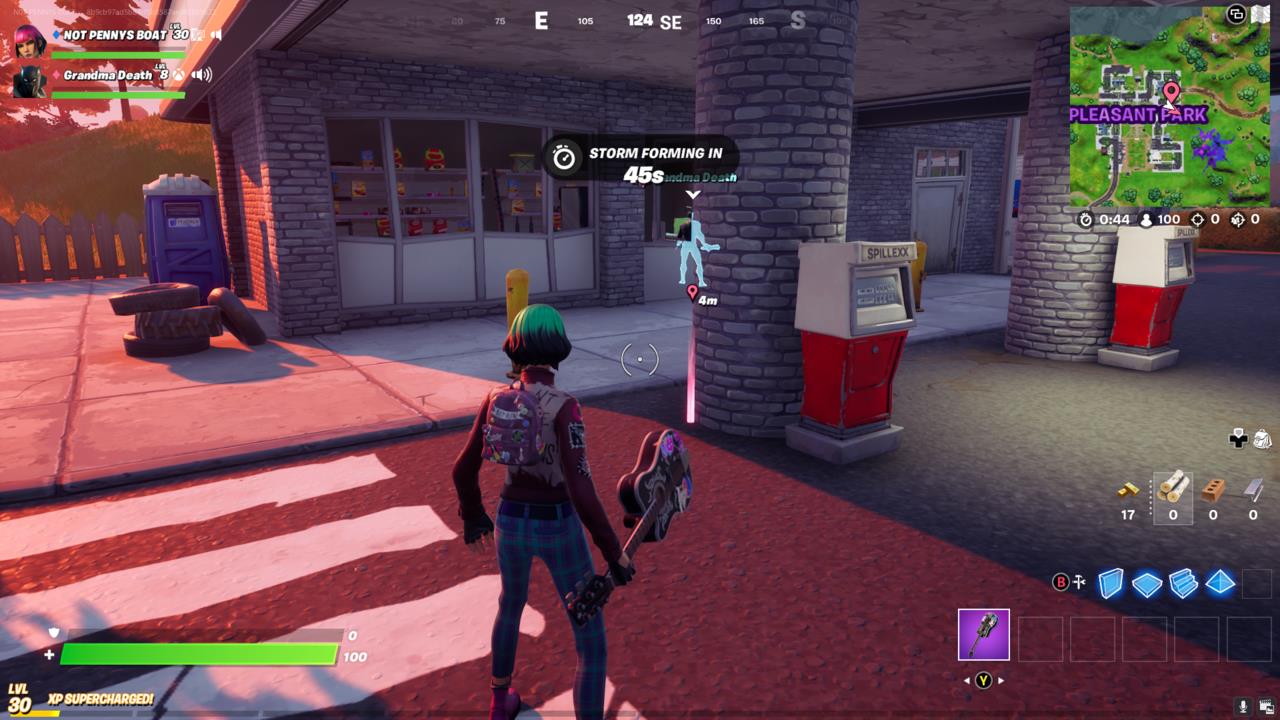Screen dimensions: 1280x720
Task: Click the backpack inventory icon
Action: tap(1261, 440)
